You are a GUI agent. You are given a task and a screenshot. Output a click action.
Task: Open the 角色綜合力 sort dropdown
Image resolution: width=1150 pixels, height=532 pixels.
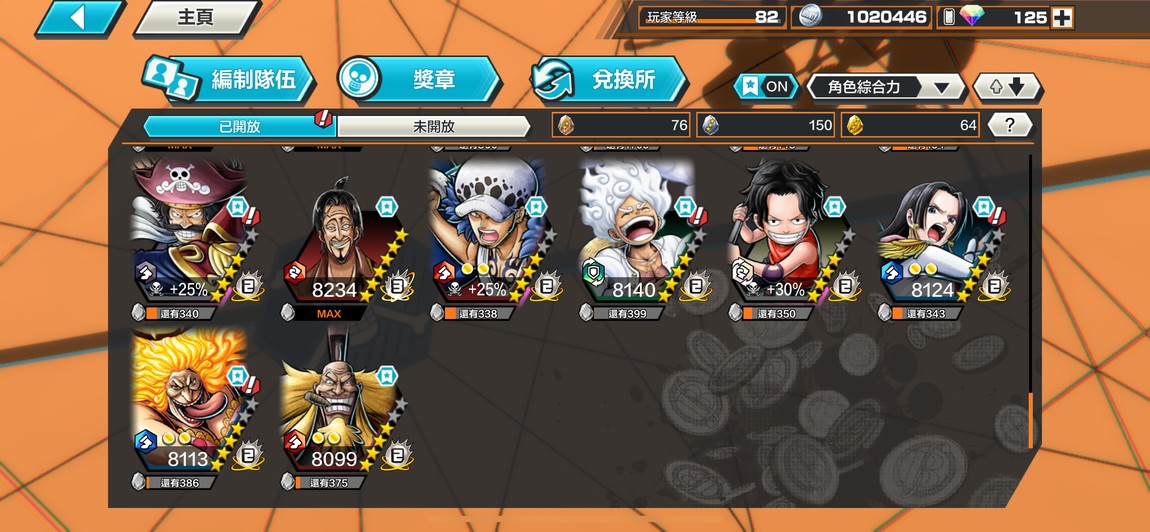coord(886,87)
